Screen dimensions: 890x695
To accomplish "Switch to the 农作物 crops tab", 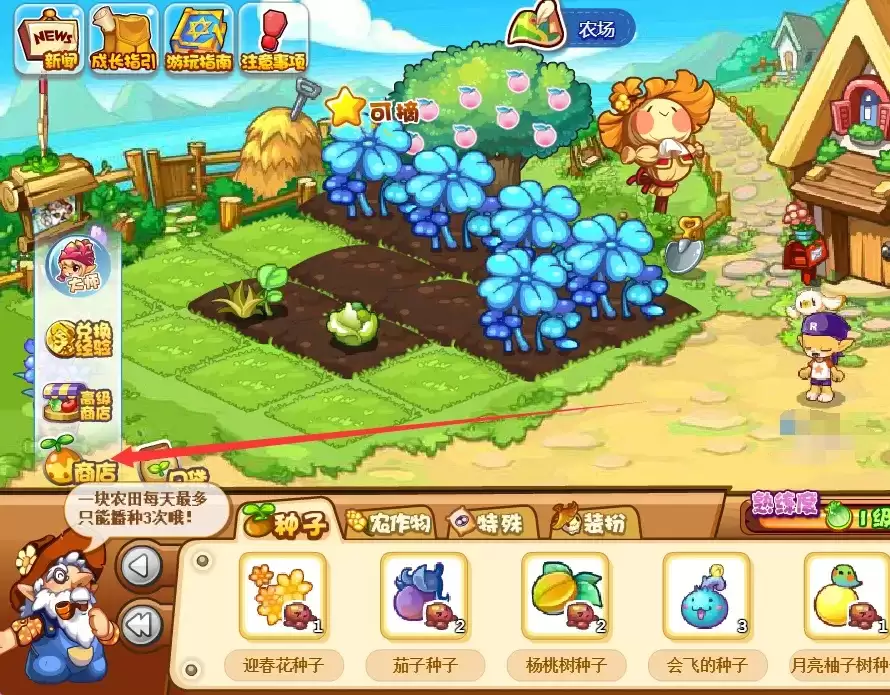I will [x=390, y=523].
